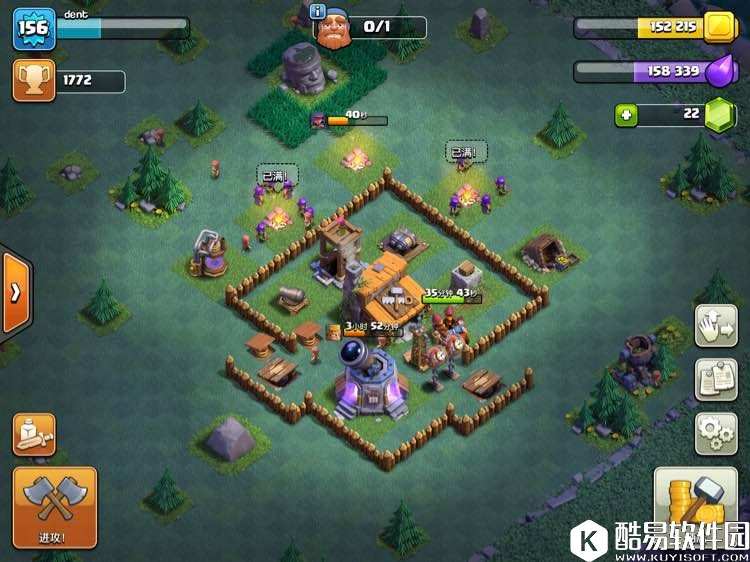750x562 pixels.
Task: Tap the Master Builder portrait showing 0/1
Action: click(x=337, y=30)
